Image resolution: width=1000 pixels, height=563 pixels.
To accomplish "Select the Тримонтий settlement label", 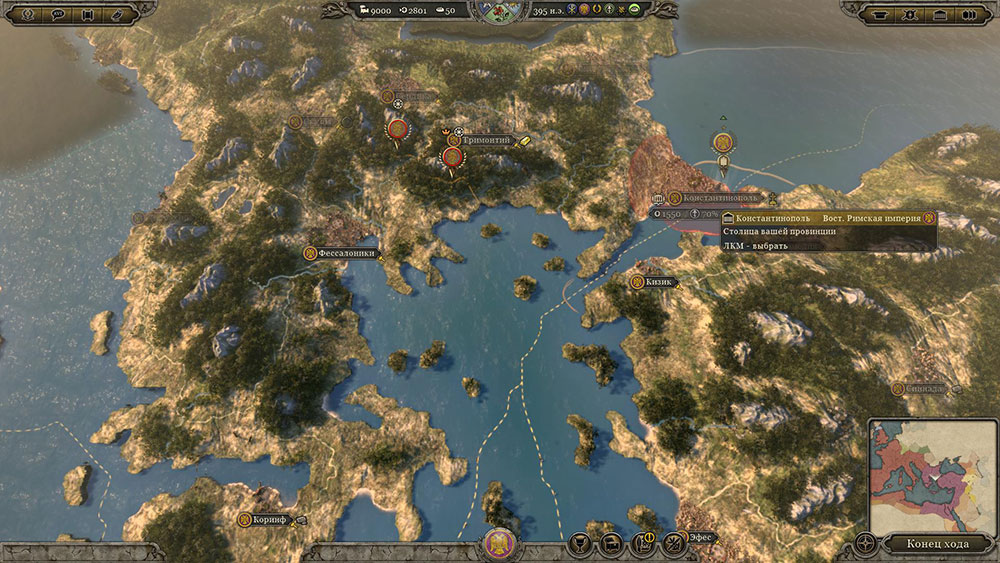I will [x=485, y=141].
